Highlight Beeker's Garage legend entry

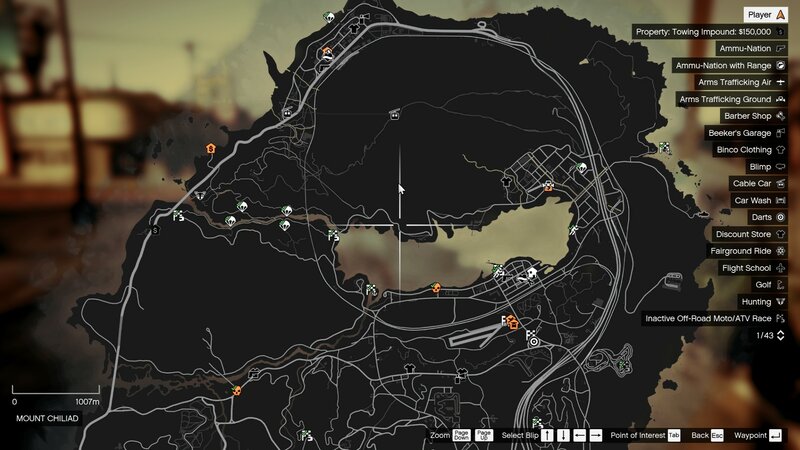[747, 133]
